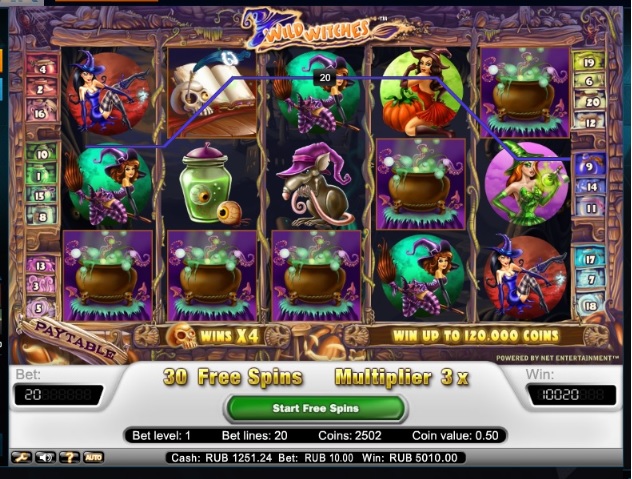Select payline number 20 marker
Viewport: 632px width, 479px height.
[590, 102]
